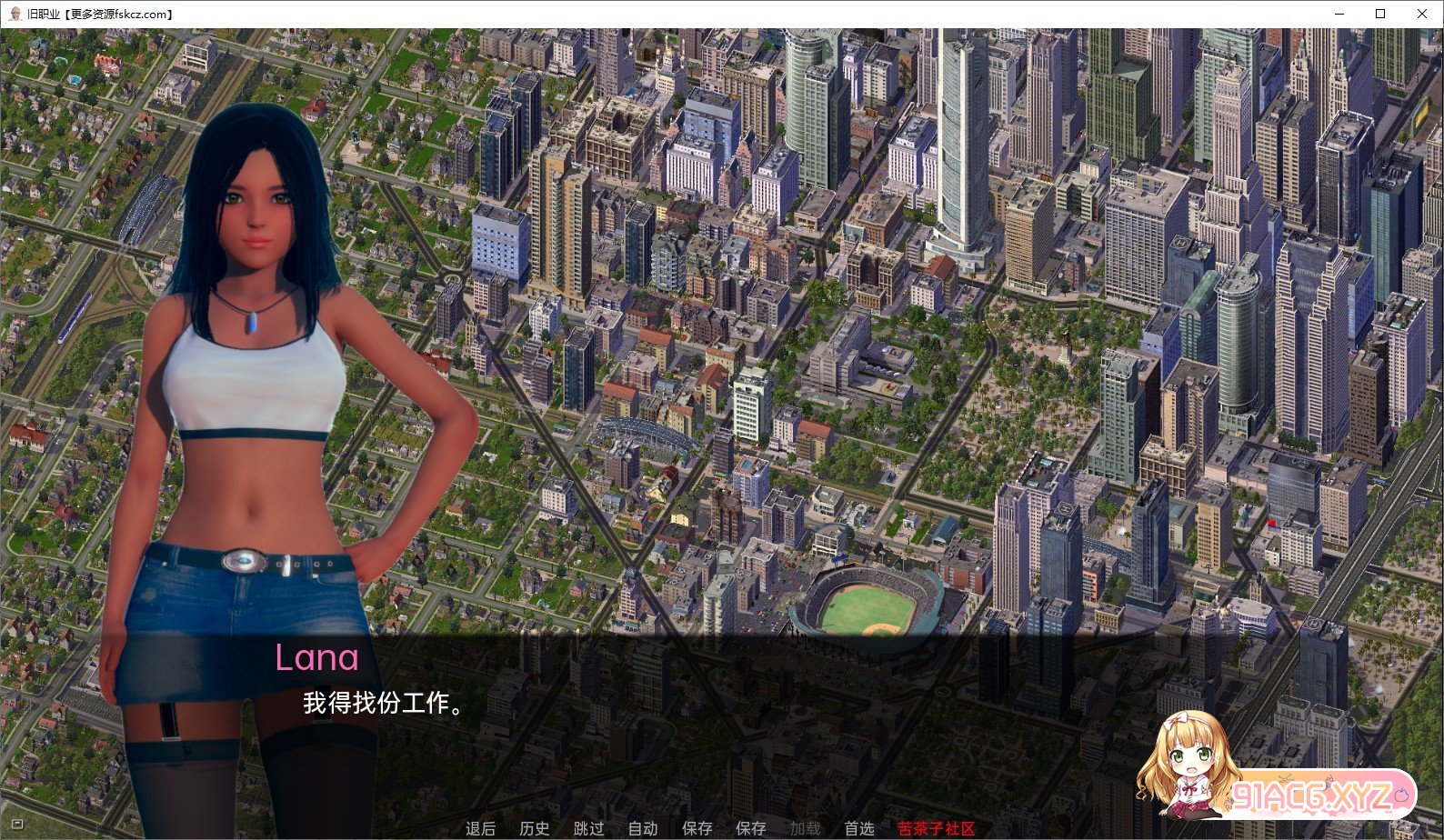Activate 跳过 to skip dialogue
Viewport: 1444px width, 840px height.
click(588, 828)
